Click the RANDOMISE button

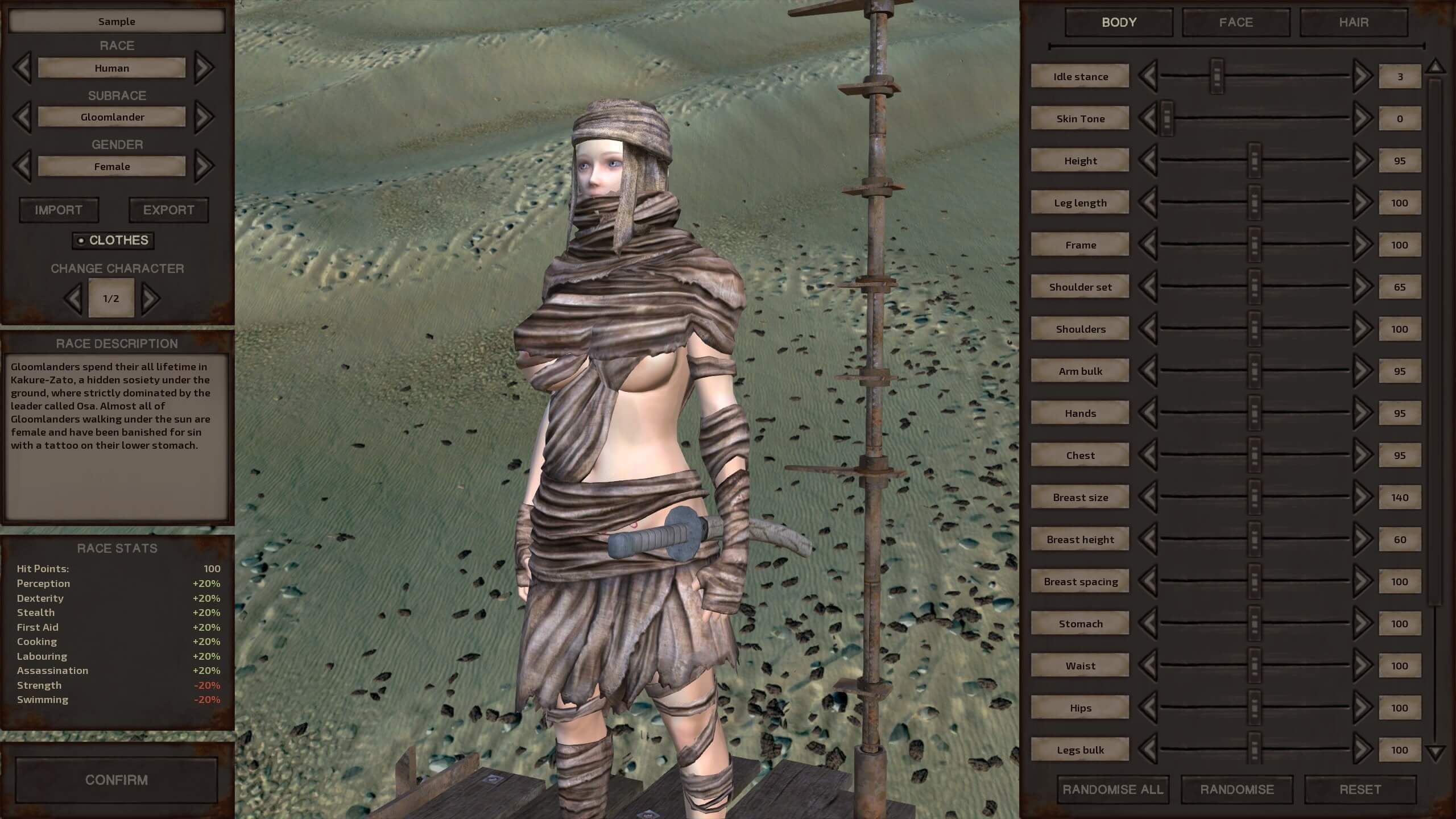tap(1236, 789)
